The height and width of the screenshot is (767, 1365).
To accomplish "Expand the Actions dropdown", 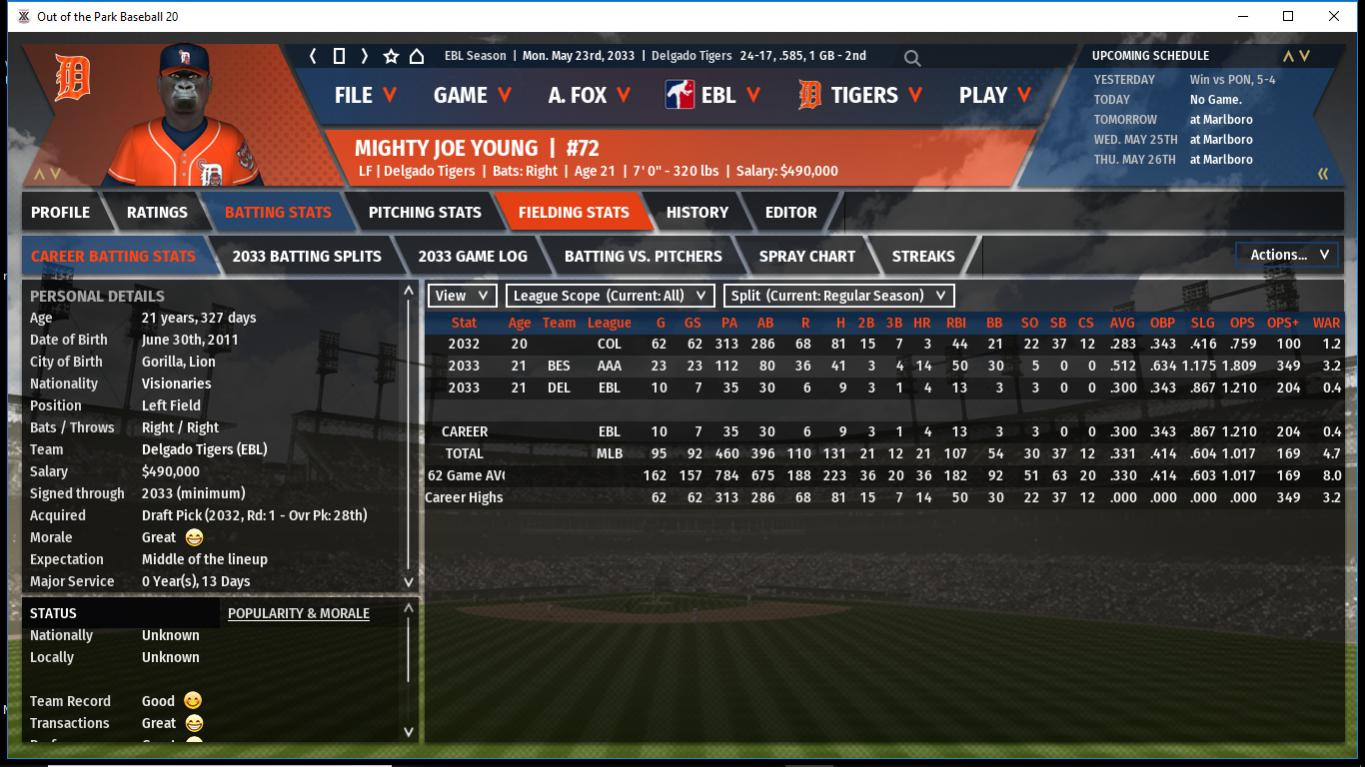I will (1288, 255).
